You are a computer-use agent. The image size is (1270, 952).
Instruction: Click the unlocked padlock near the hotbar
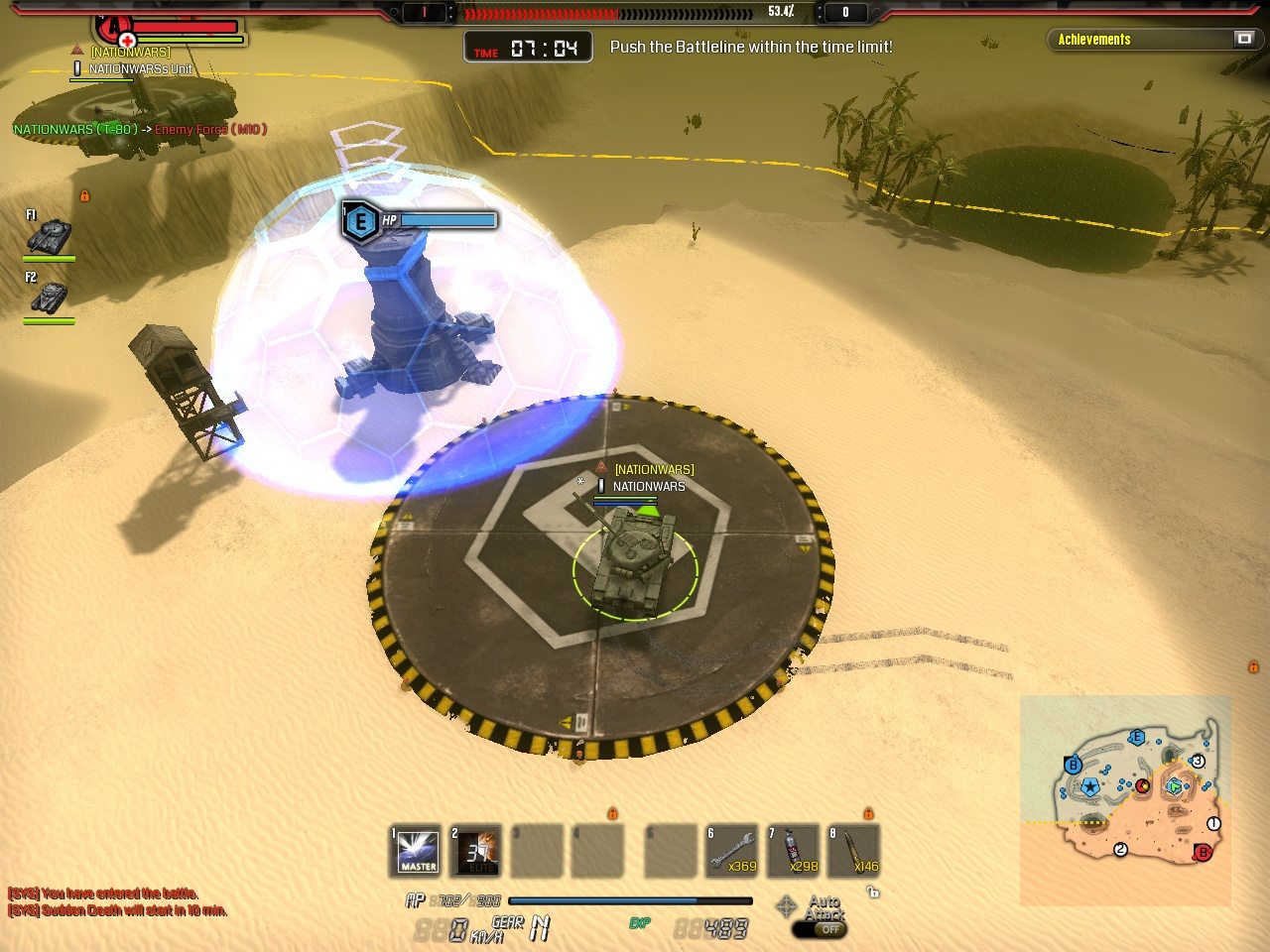[873, 892]
